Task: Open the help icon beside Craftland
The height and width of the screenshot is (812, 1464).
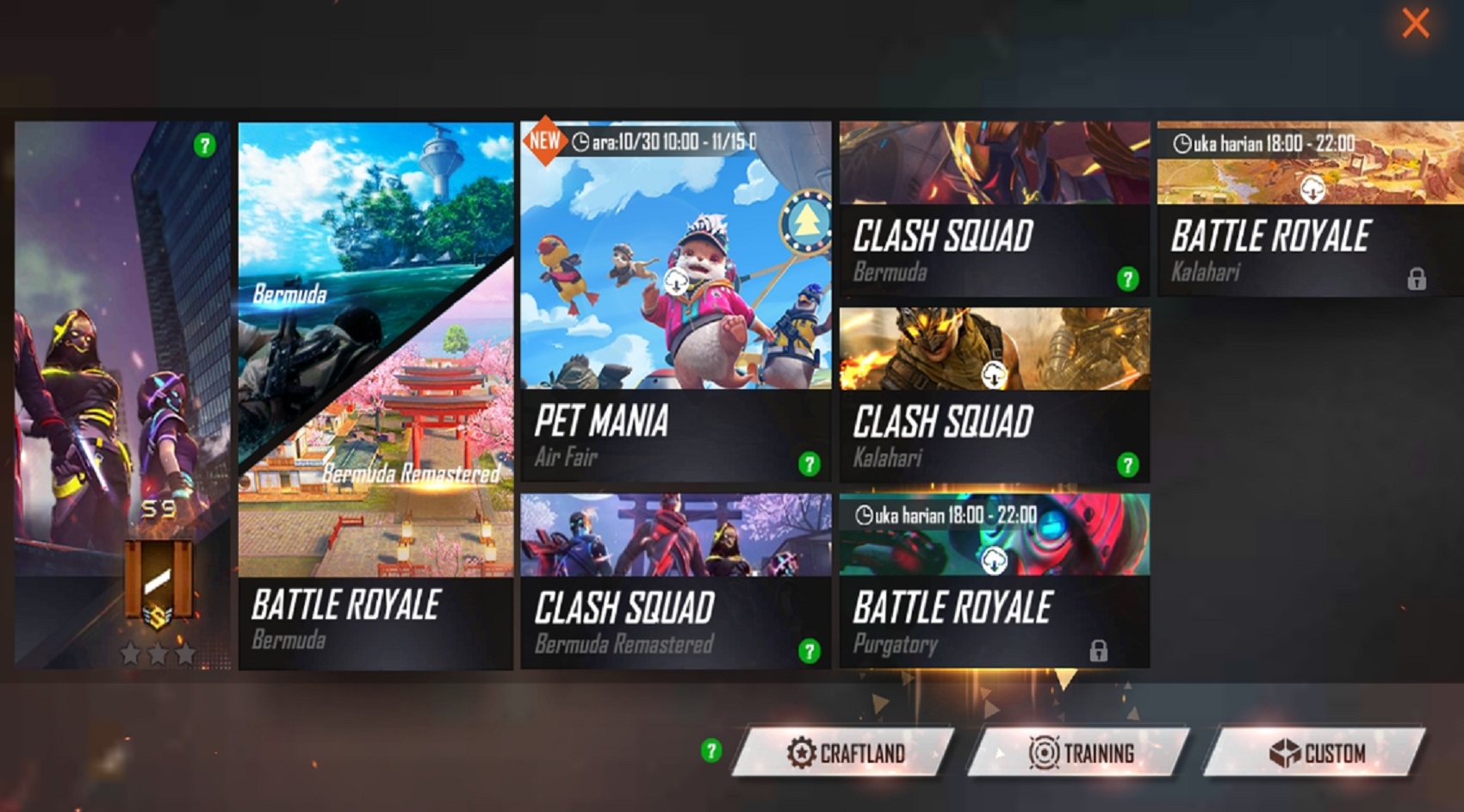Action: pyautogui.click(x=711, y=751)
